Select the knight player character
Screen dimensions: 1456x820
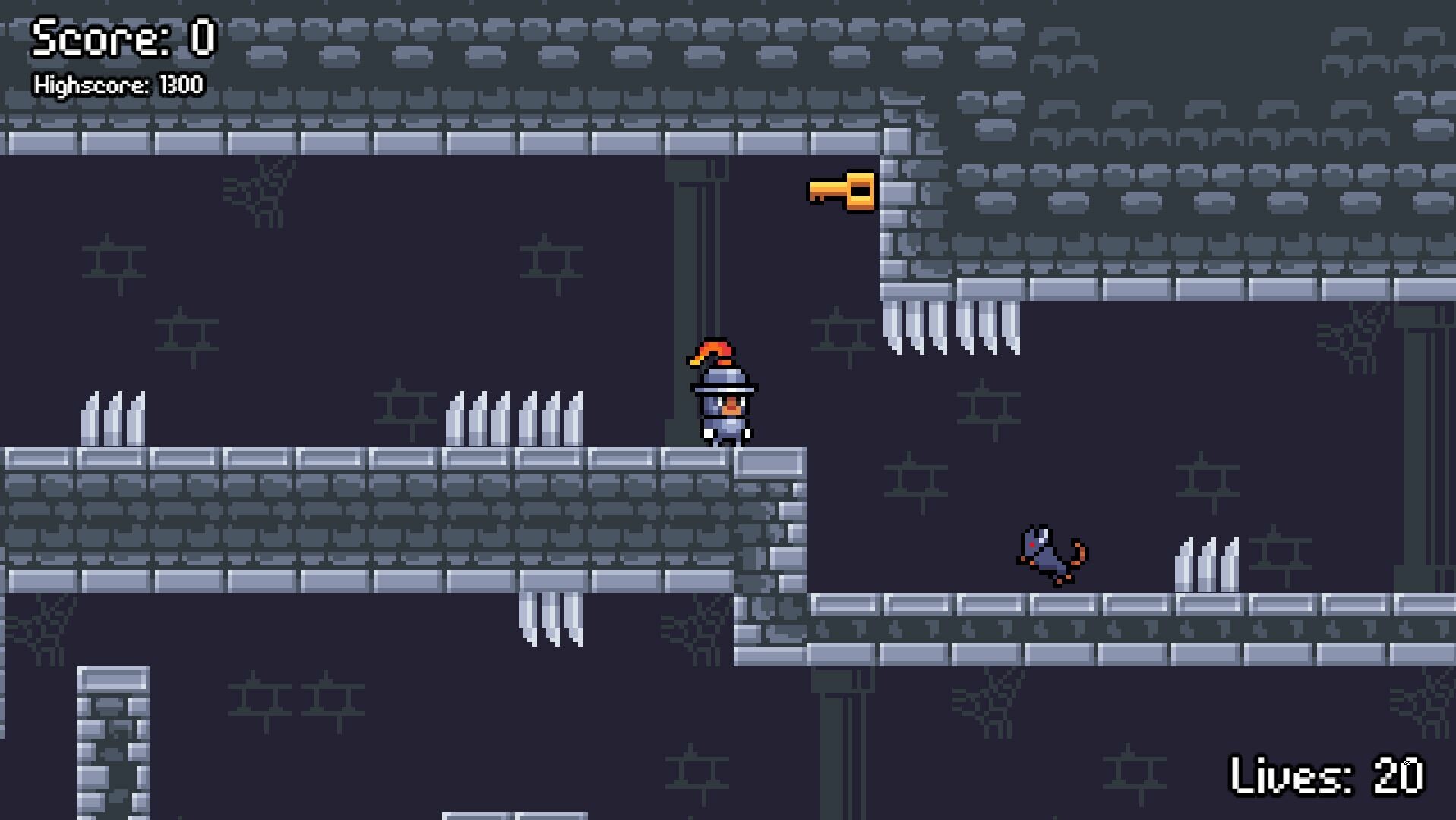pyautogui.click(x=722, y=399)
